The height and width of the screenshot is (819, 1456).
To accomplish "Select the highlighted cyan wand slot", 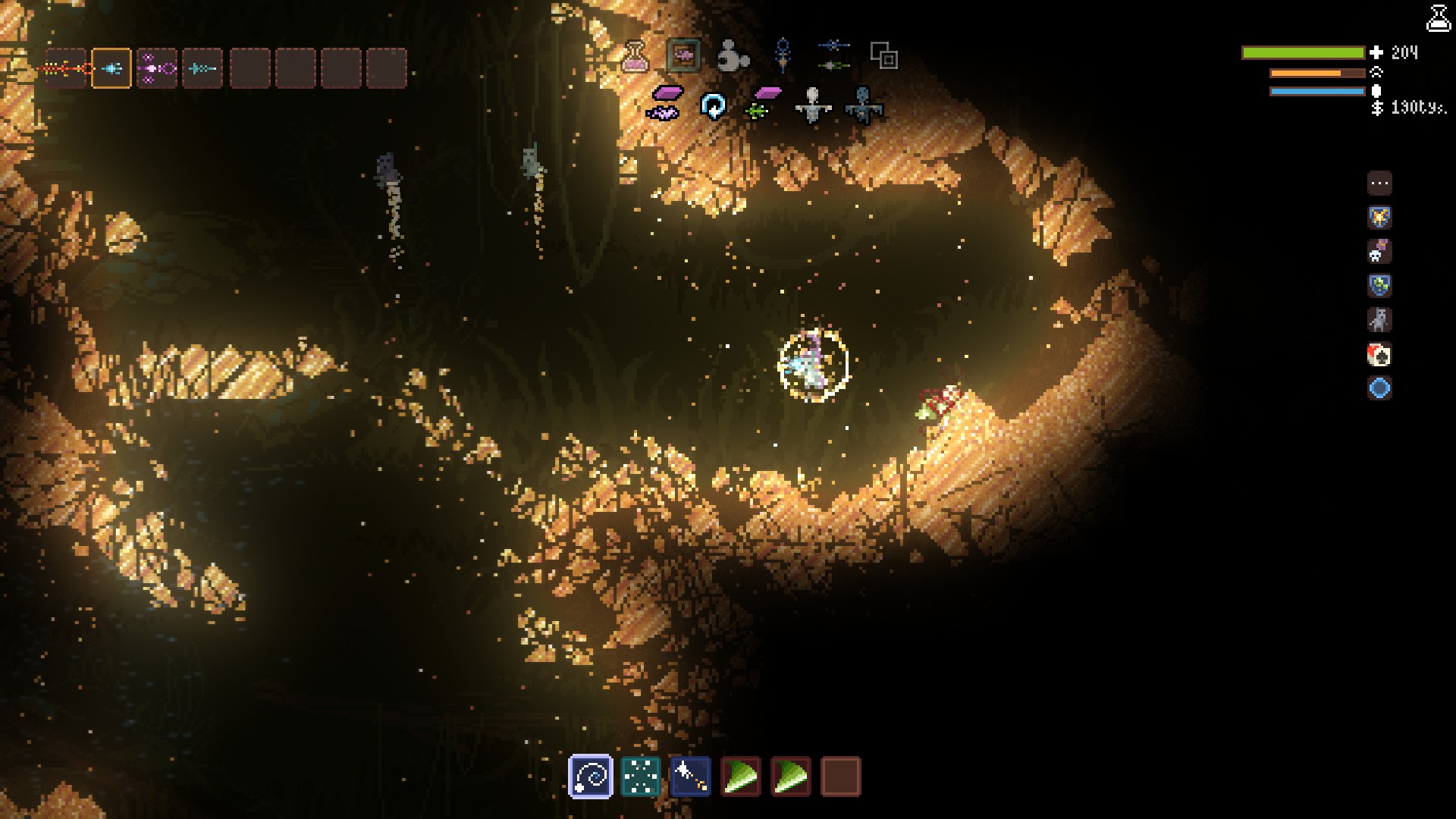I will coord(111,69).
